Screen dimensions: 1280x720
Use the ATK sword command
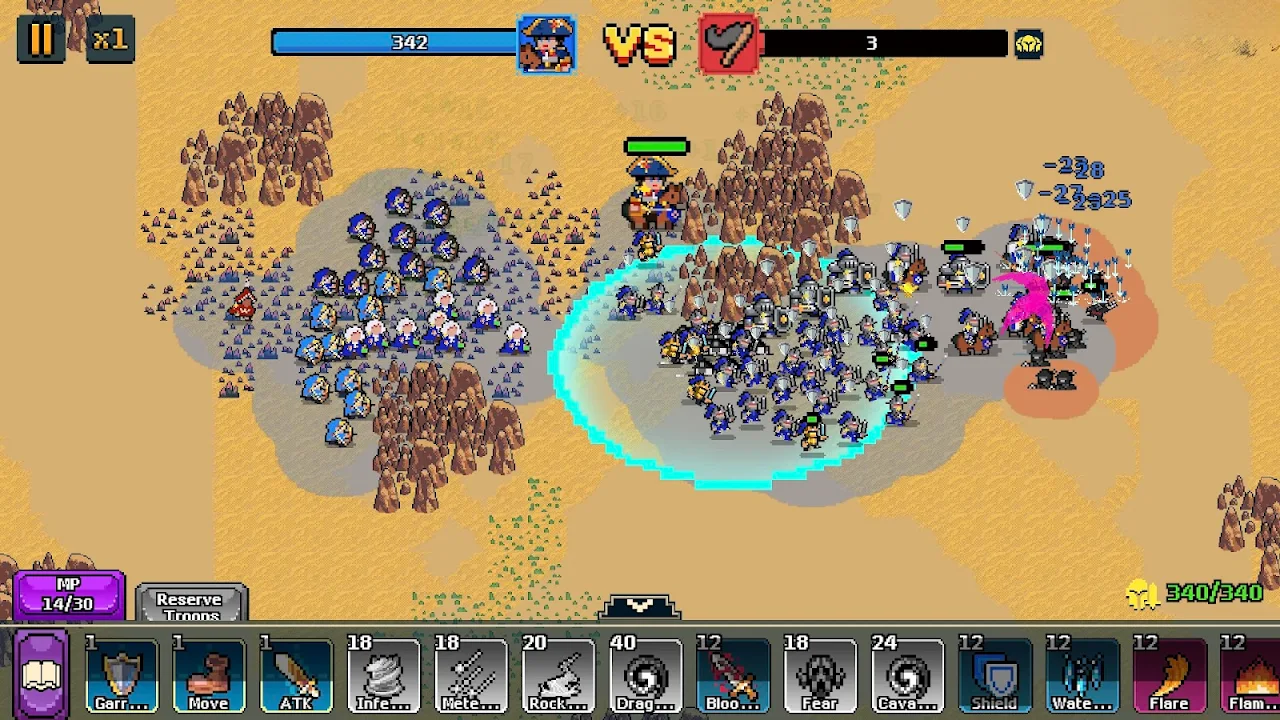pyautogui.click(x=296, y=676)
